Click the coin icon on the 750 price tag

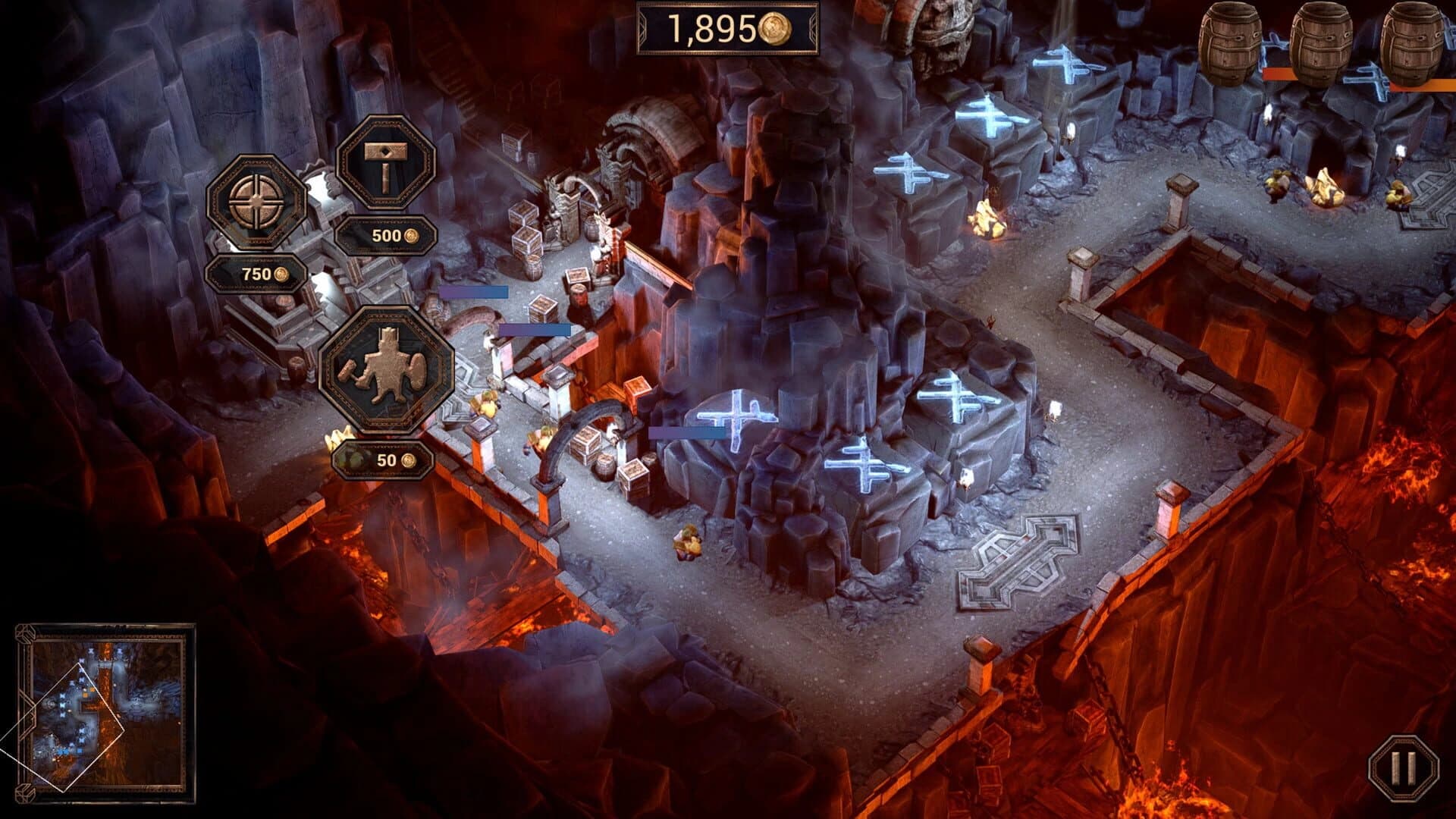click(282, 275)
